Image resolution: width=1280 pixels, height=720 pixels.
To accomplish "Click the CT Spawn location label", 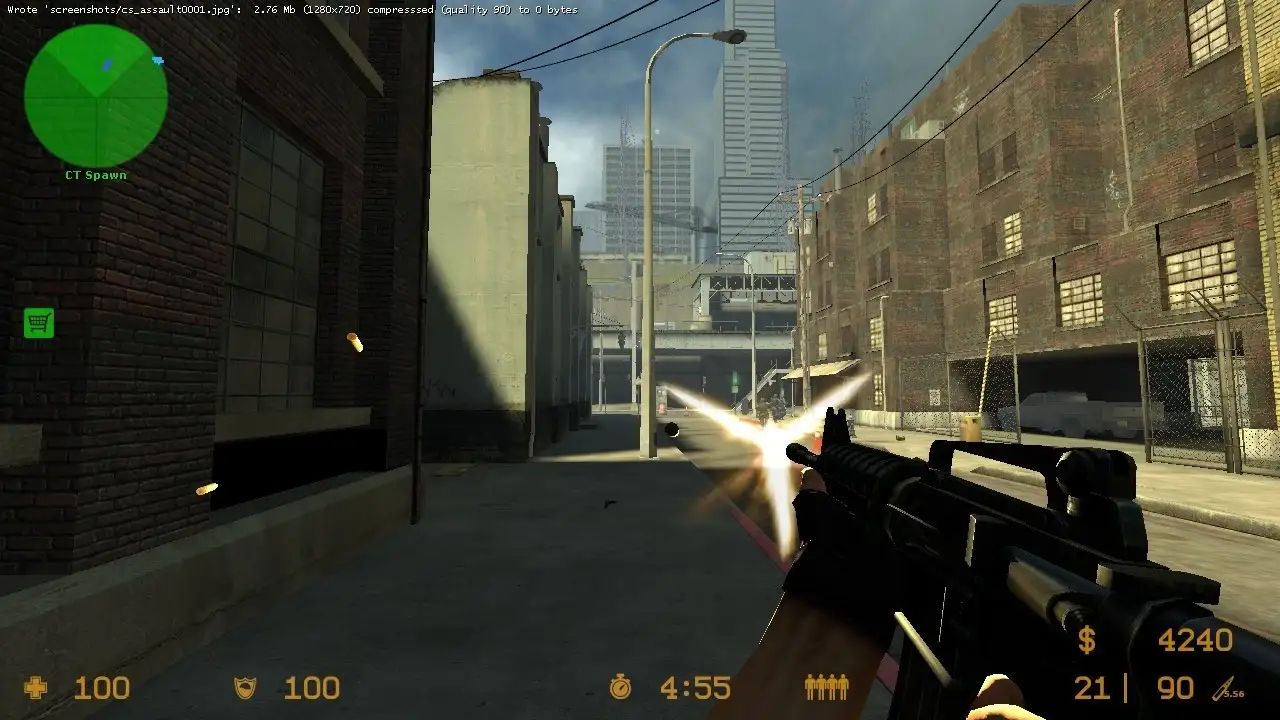I will (96, 174).
